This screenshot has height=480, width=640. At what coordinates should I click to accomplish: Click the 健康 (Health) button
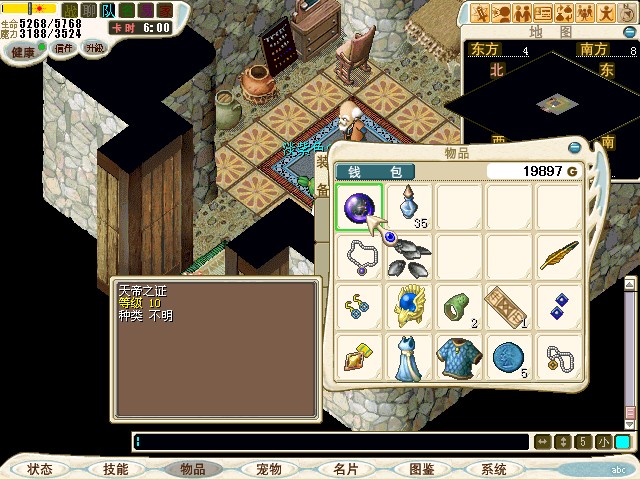pos(24,50)
